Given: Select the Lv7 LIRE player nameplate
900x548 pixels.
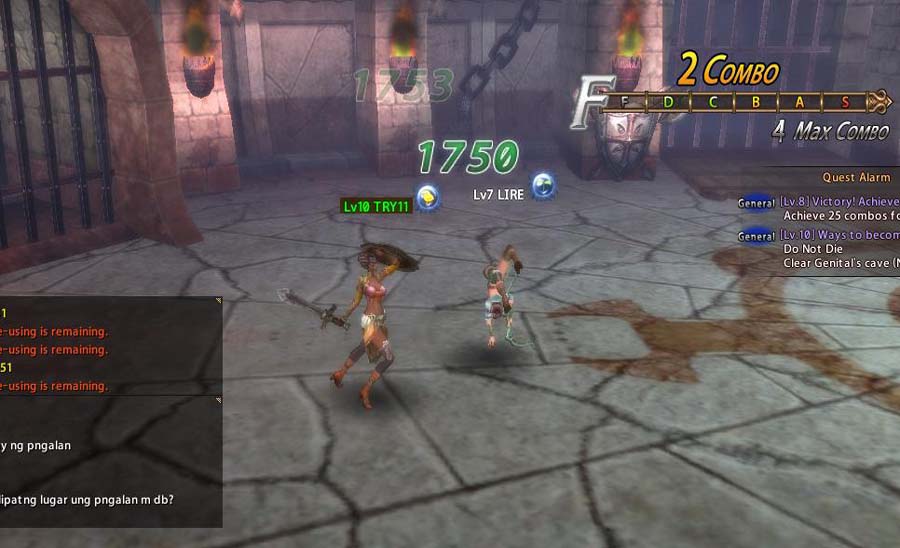Looking at the screenshot, I should point(498,194).
